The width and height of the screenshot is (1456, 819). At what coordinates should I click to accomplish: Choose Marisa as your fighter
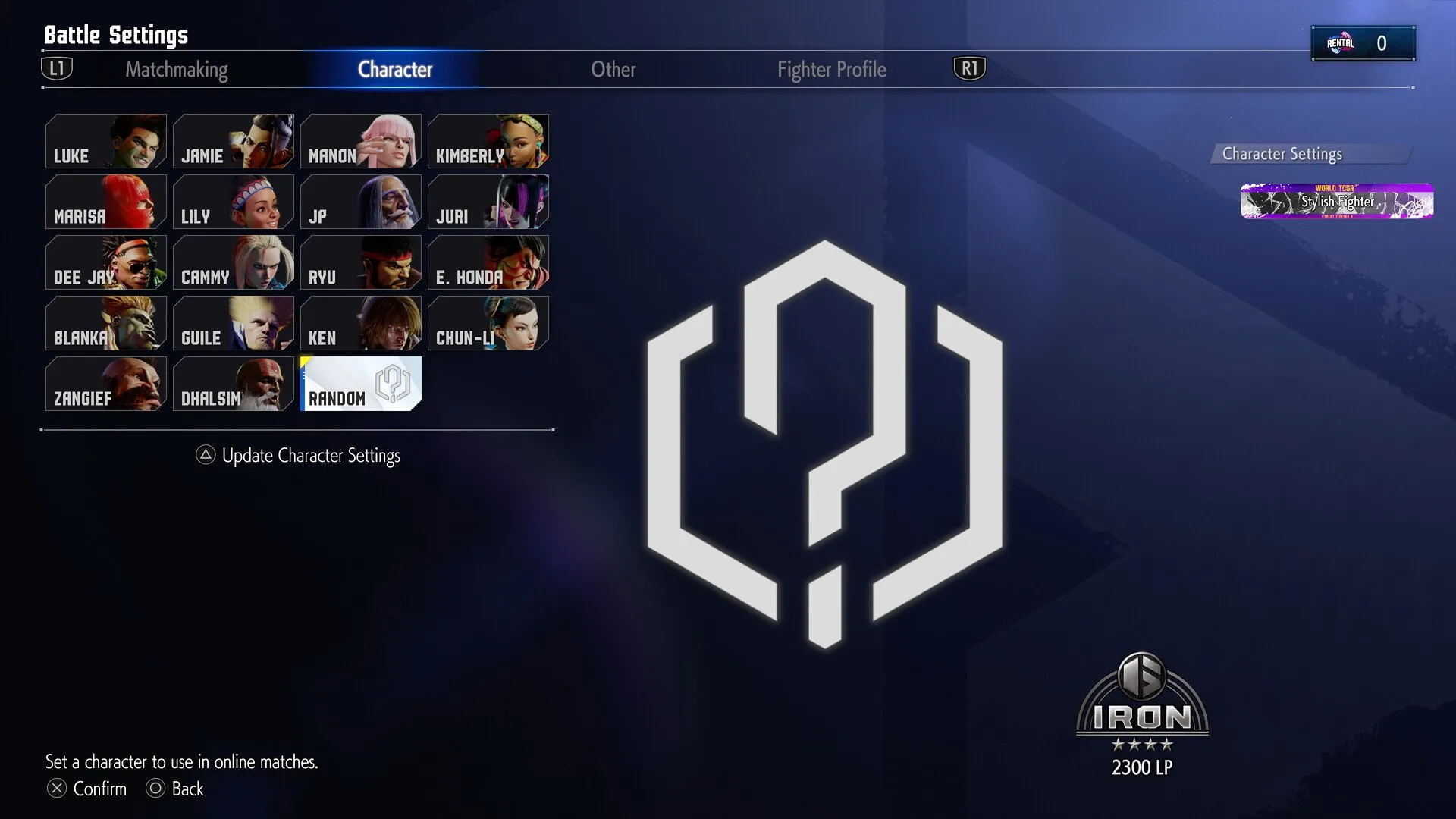point(106,202)
